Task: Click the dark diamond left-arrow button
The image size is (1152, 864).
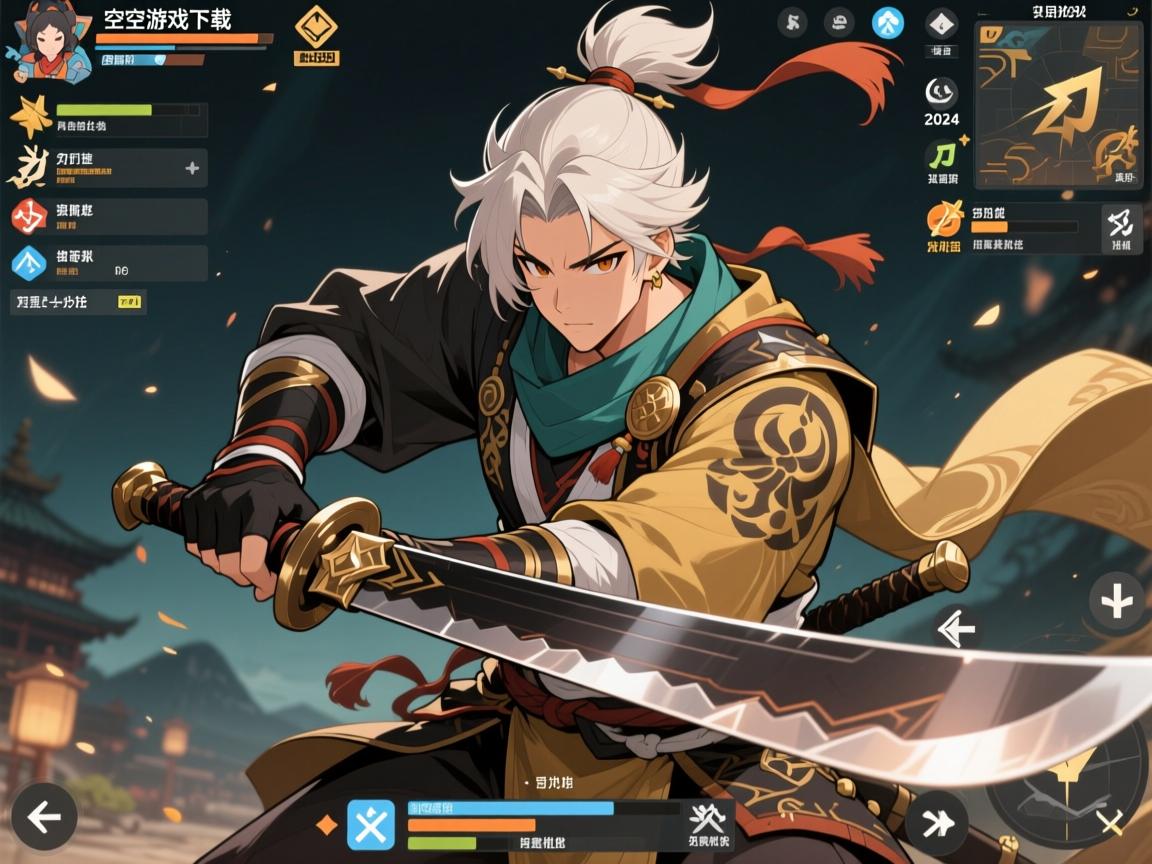Action: tap(958, 628)
